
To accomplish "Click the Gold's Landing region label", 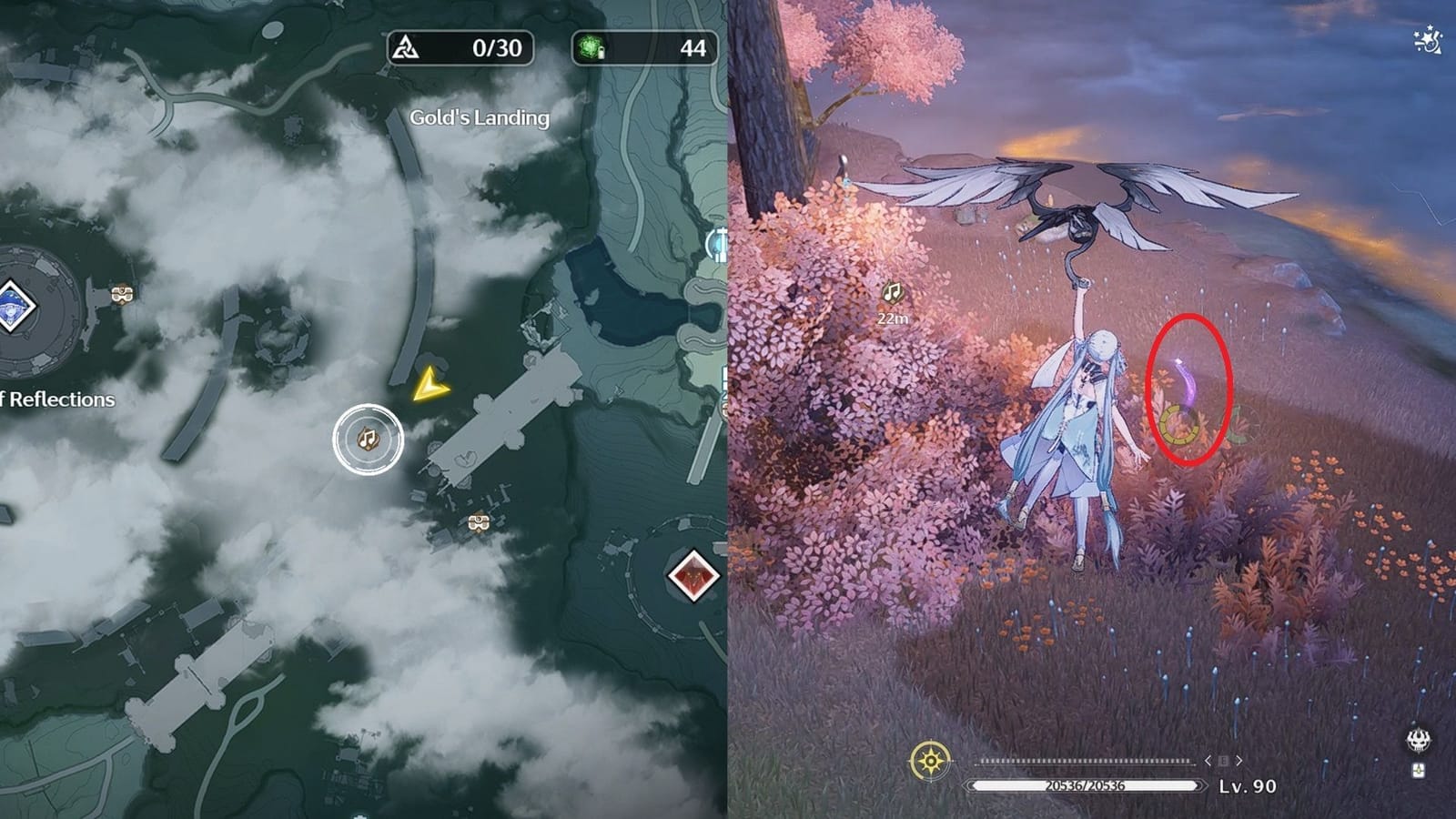I will (480, 116).
